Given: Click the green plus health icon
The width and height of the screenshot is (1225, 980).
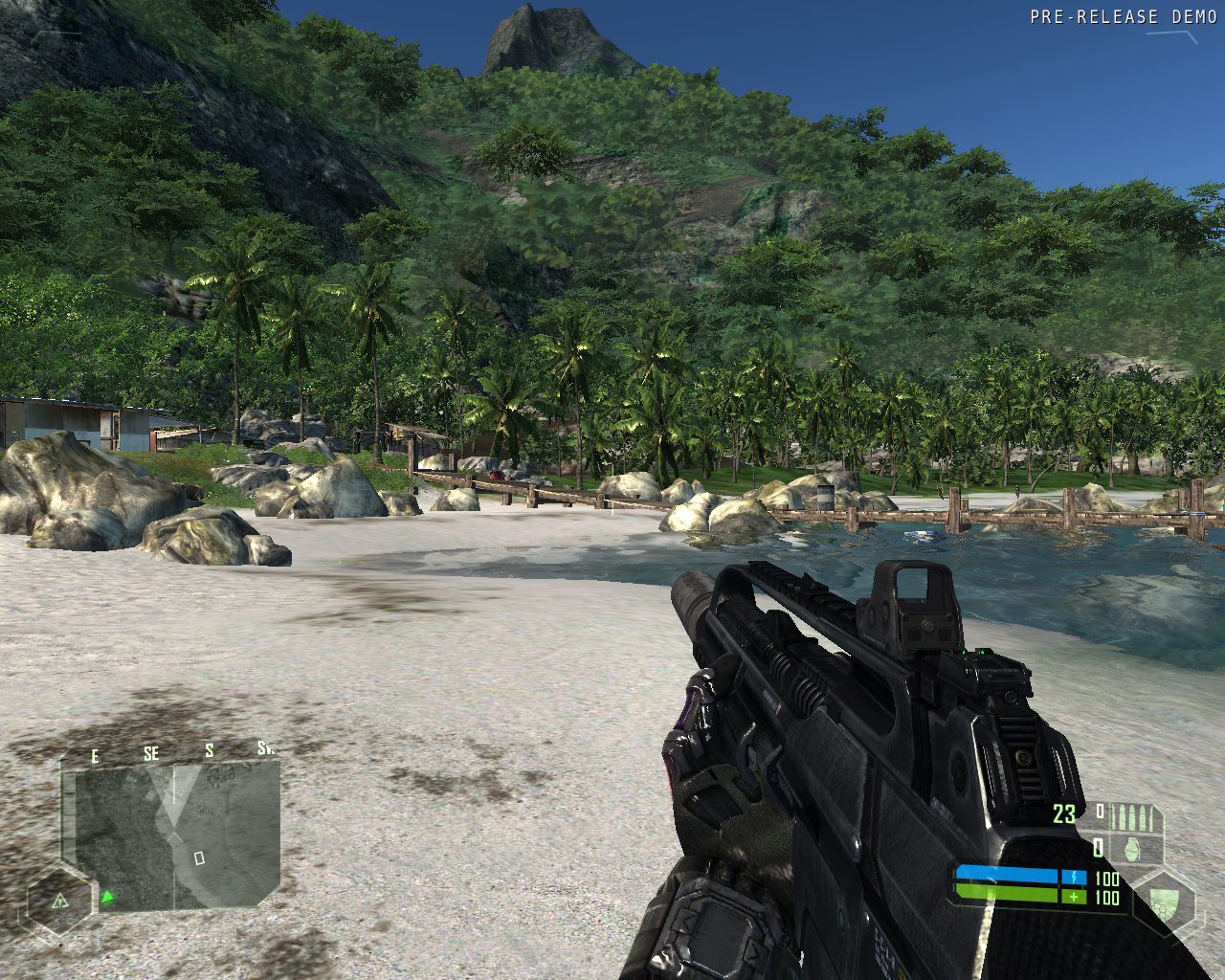Looking at the screenshot, I should (x=1074, y=897).
